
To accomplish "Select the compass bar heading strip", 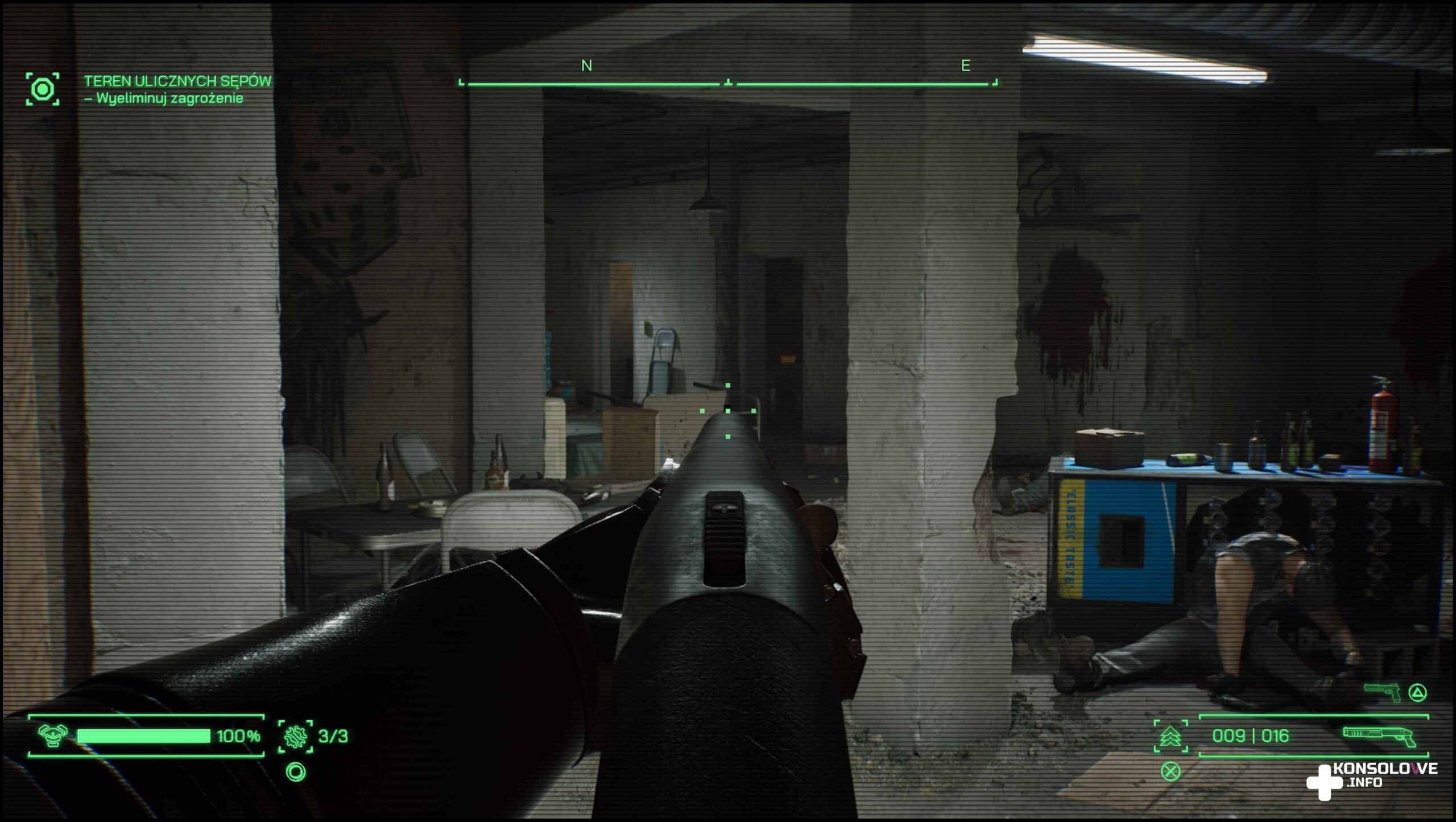I will (x=728, y=83).
